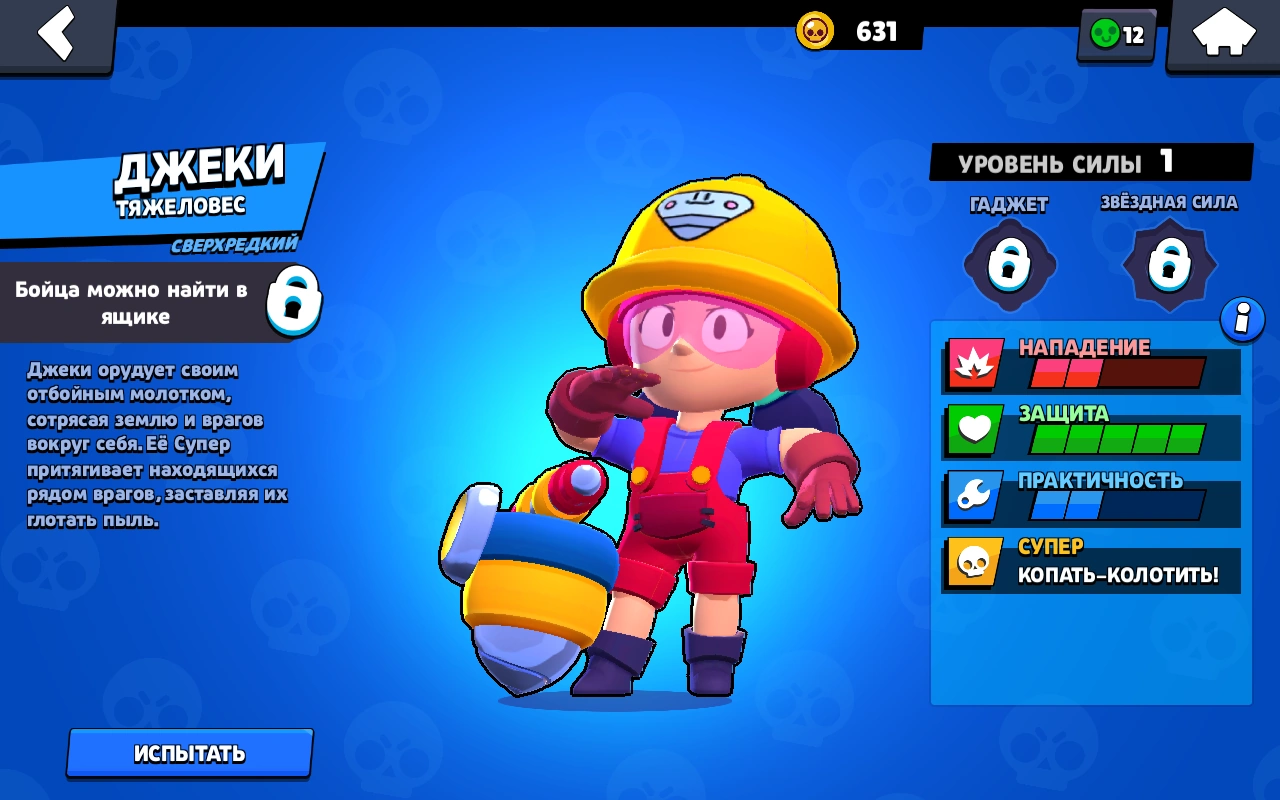Tap the yellow skull Super icon
Viewport: 1280px width, 800px height.
point(972,562)
